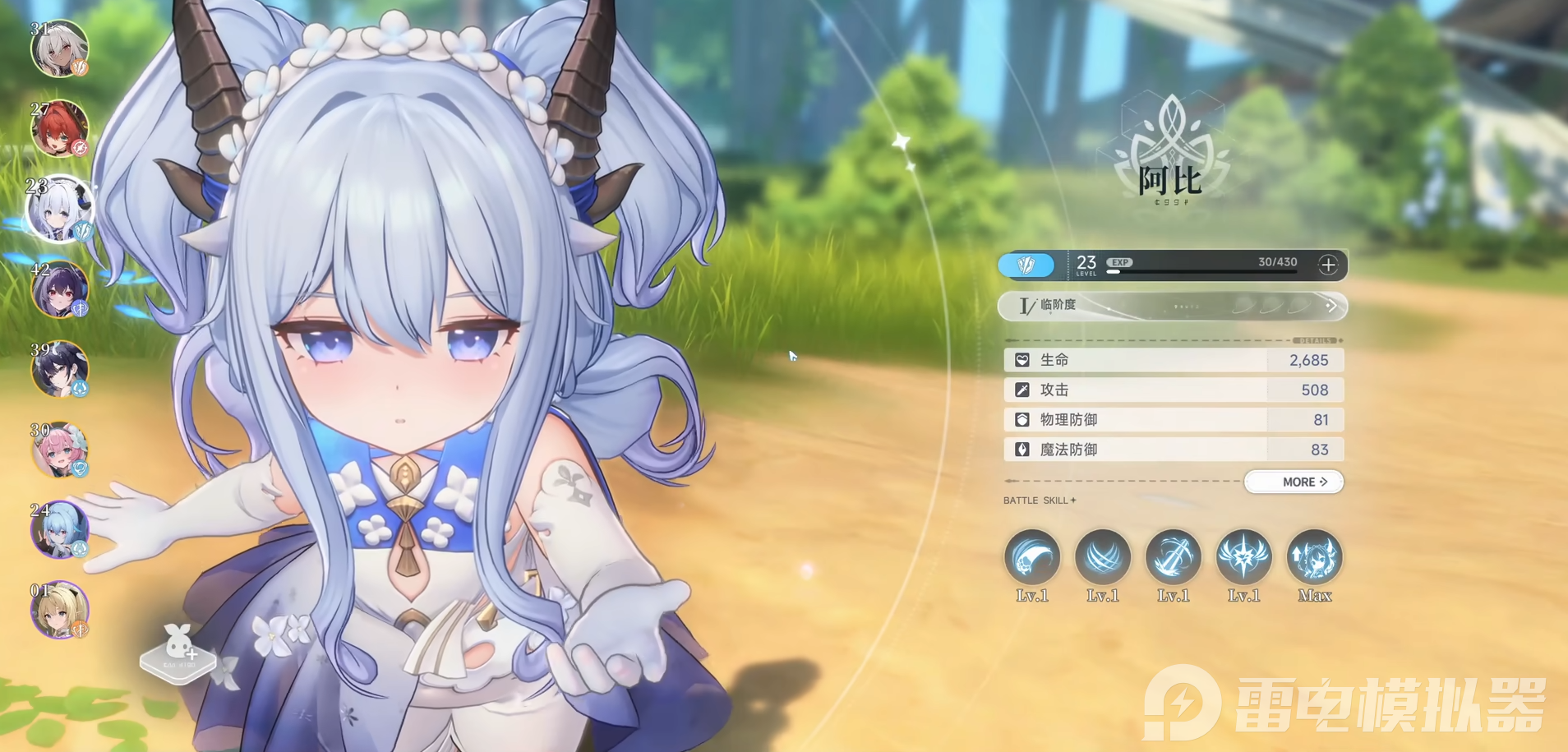
Task: Select the level 31 white-haired character portrait
Action: tap(59, 49)
